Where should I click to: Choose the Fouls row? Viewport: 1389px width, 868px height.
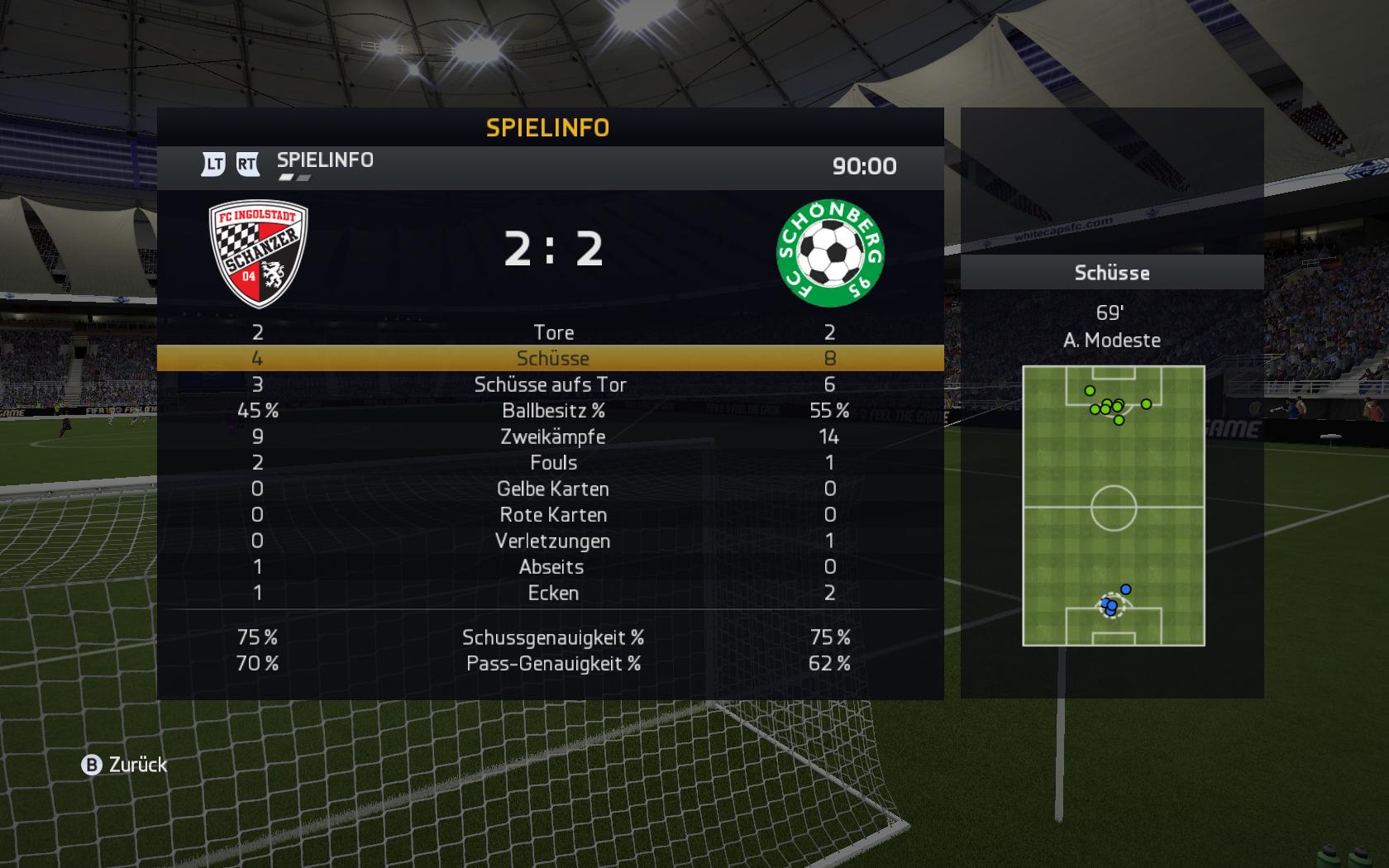552,463
